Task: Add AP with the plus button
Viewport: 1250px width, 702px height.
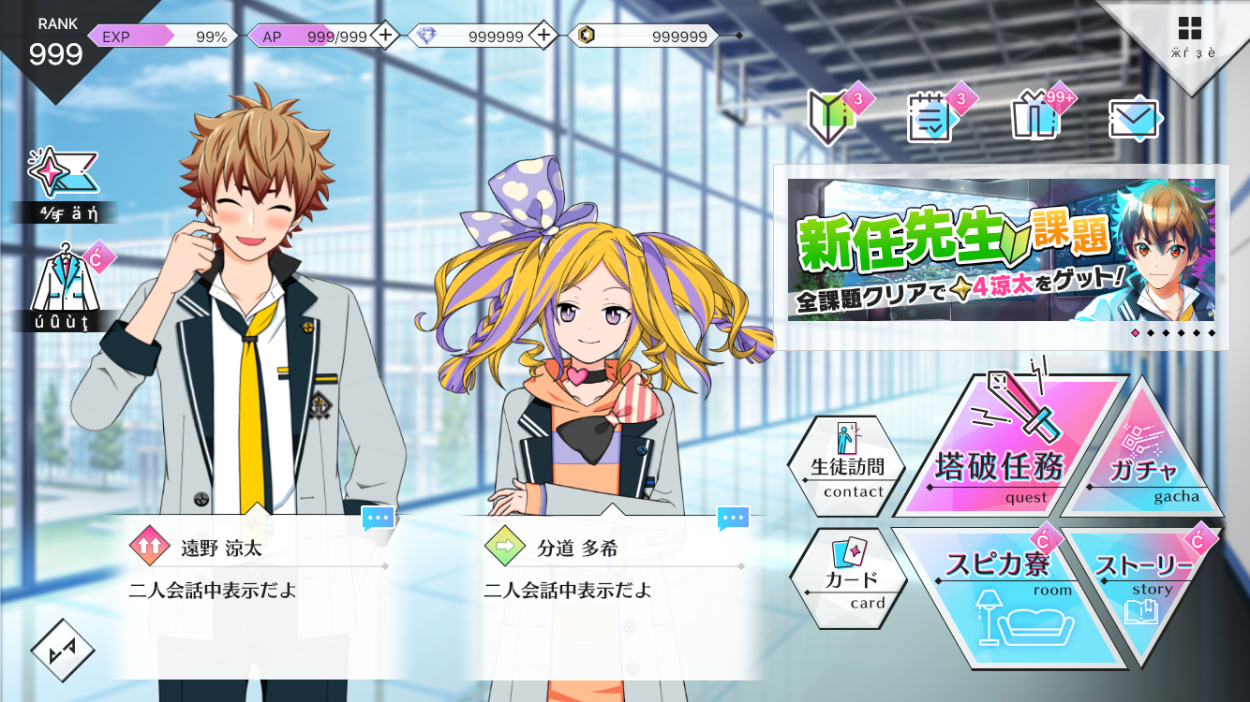Action: click(385, 36)
